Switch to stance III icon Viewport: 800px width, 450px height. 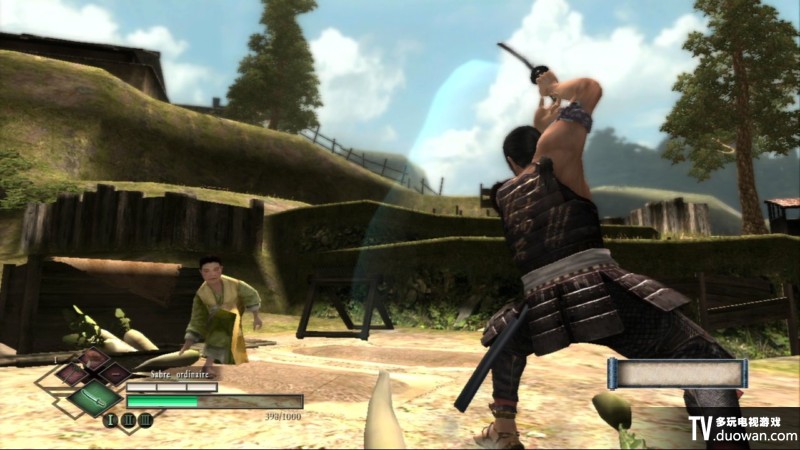[146, 420]
